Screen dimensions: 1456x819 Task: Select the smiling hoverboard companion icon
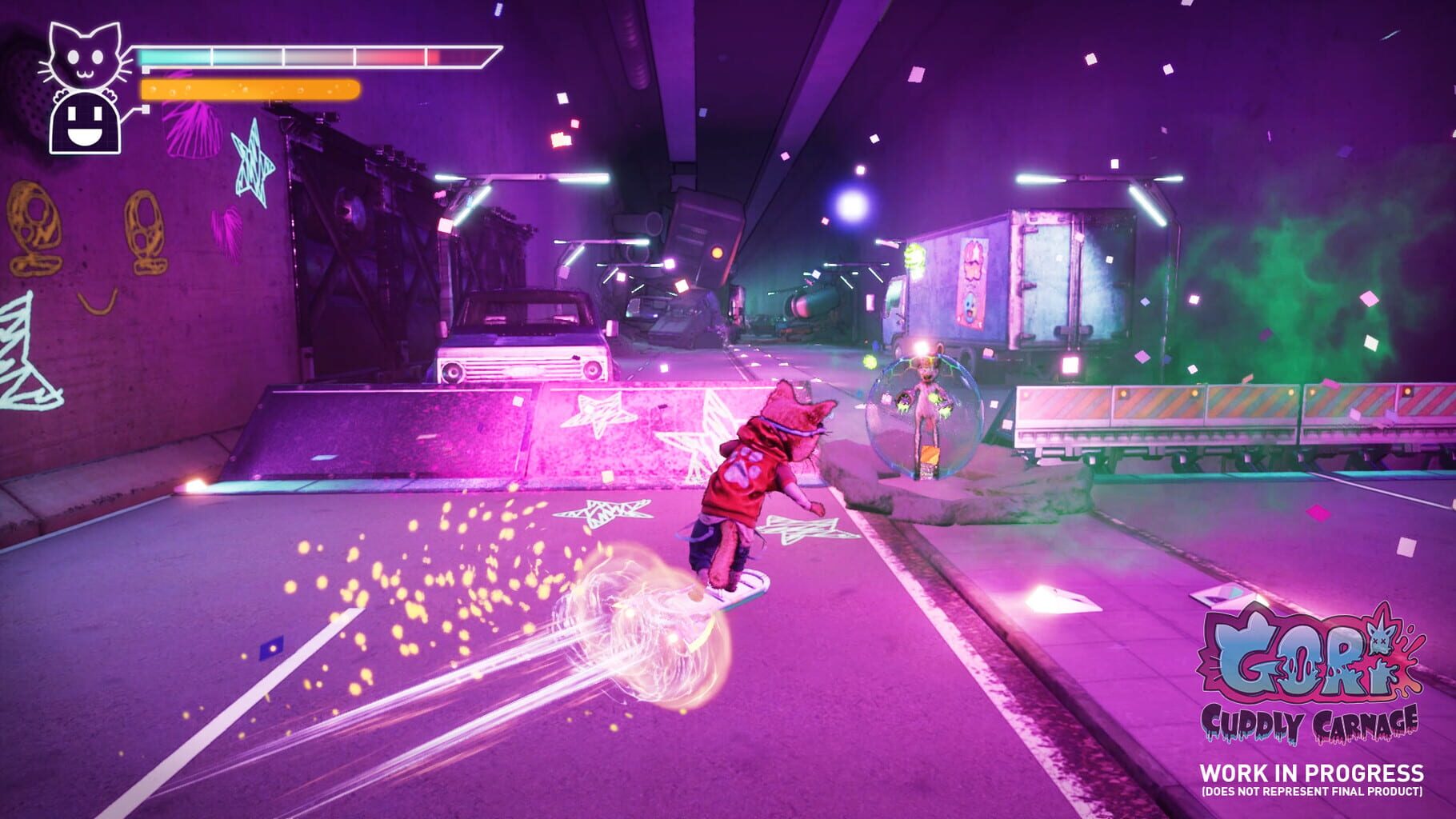click(83, 122)
